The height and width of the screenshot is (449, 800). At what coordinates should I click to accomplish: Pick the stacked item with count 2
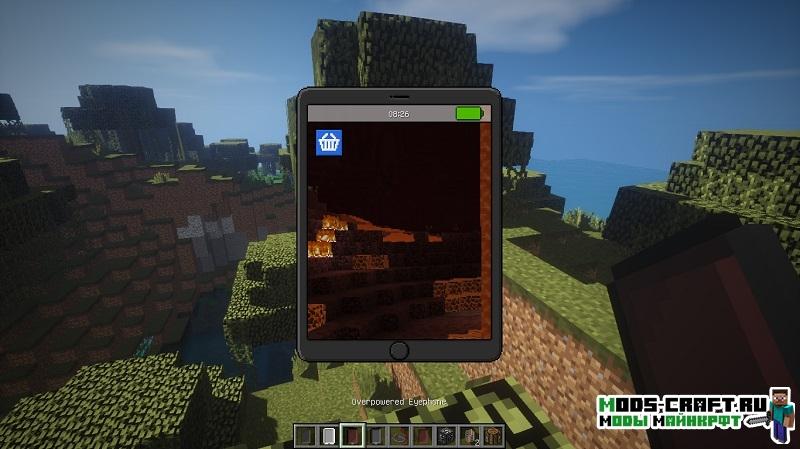point(467,435)
